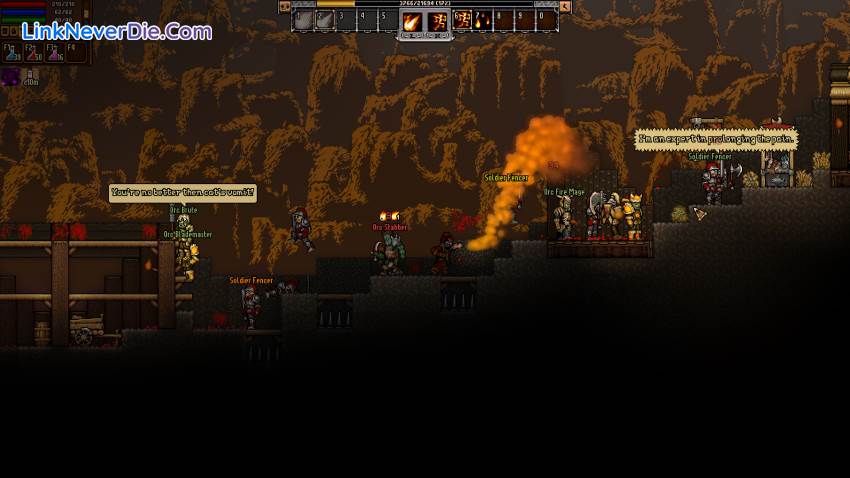Click the left end button of the hotbar
This screenshot has height=478, width=850.
pyautogui.click(x=284, y=6)
